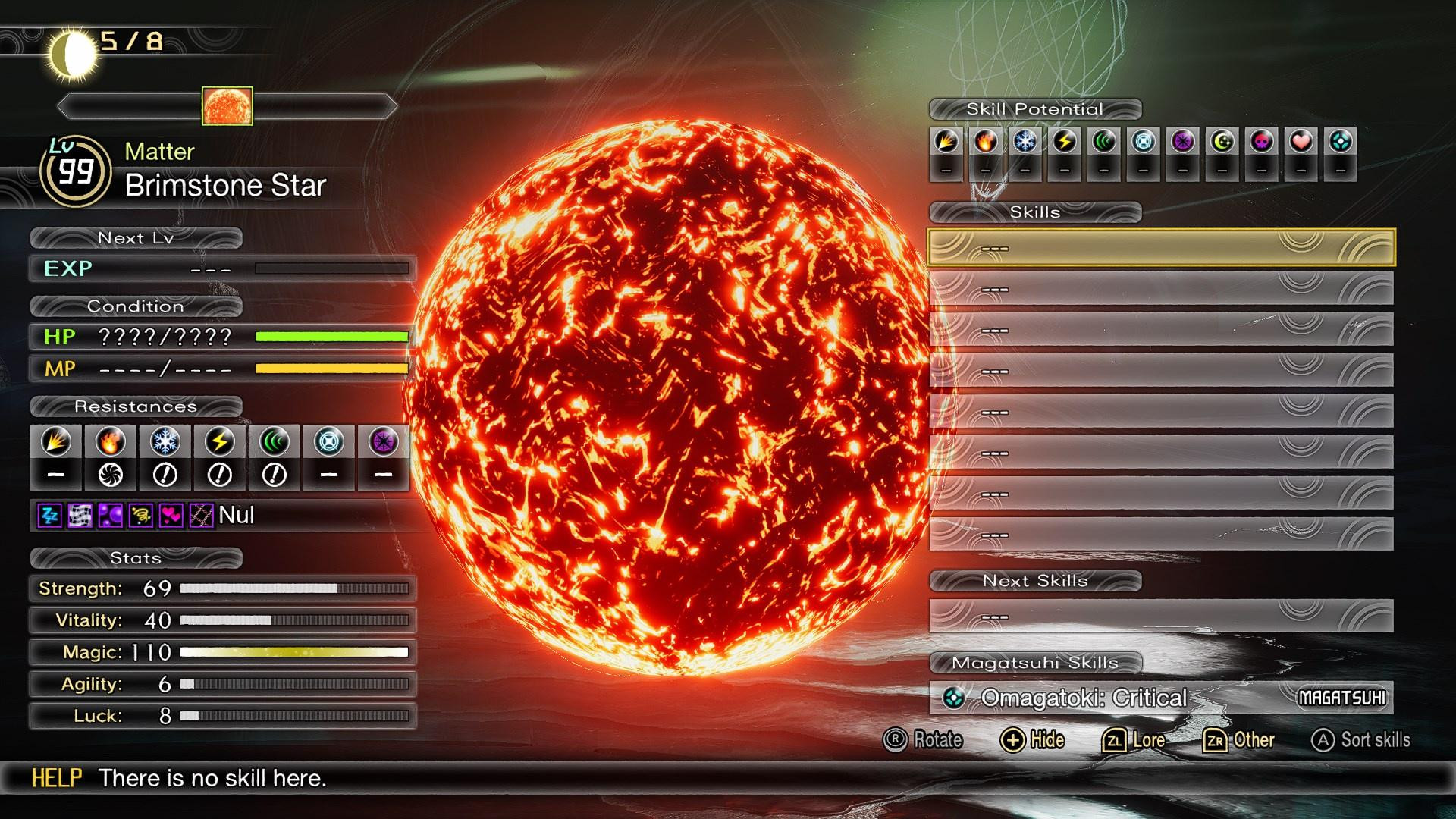Image resolution: width=1456 pixels, height=819 pixels.
Task: Expand the Next Skills section
Action: pyautogui.click(x=1034, y=581)
